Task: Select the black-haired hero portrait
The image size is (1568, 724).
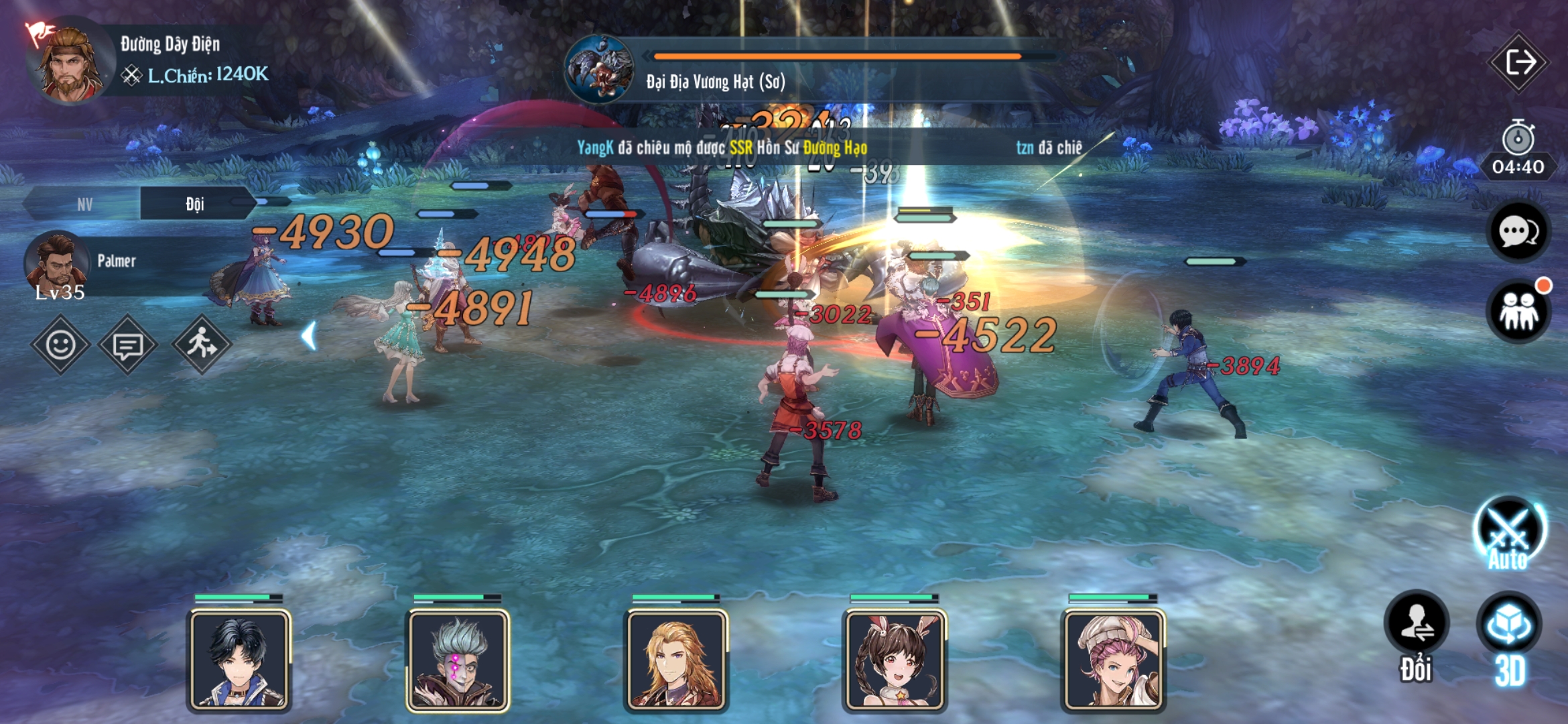Action: 240,660
